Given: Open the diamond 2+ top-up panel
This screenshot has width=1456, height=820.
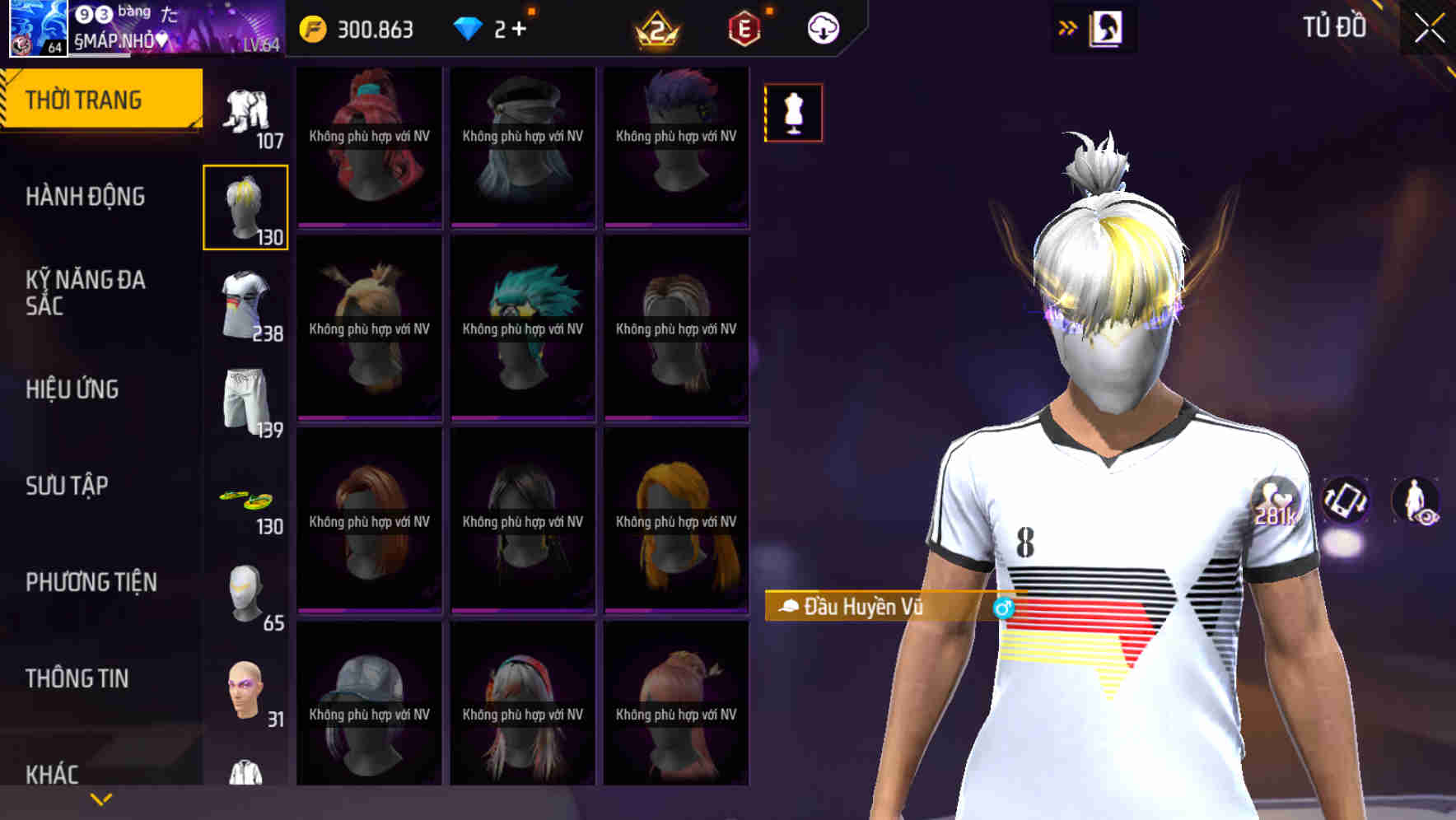Looking at the screenshot, I should click(492, 27).
